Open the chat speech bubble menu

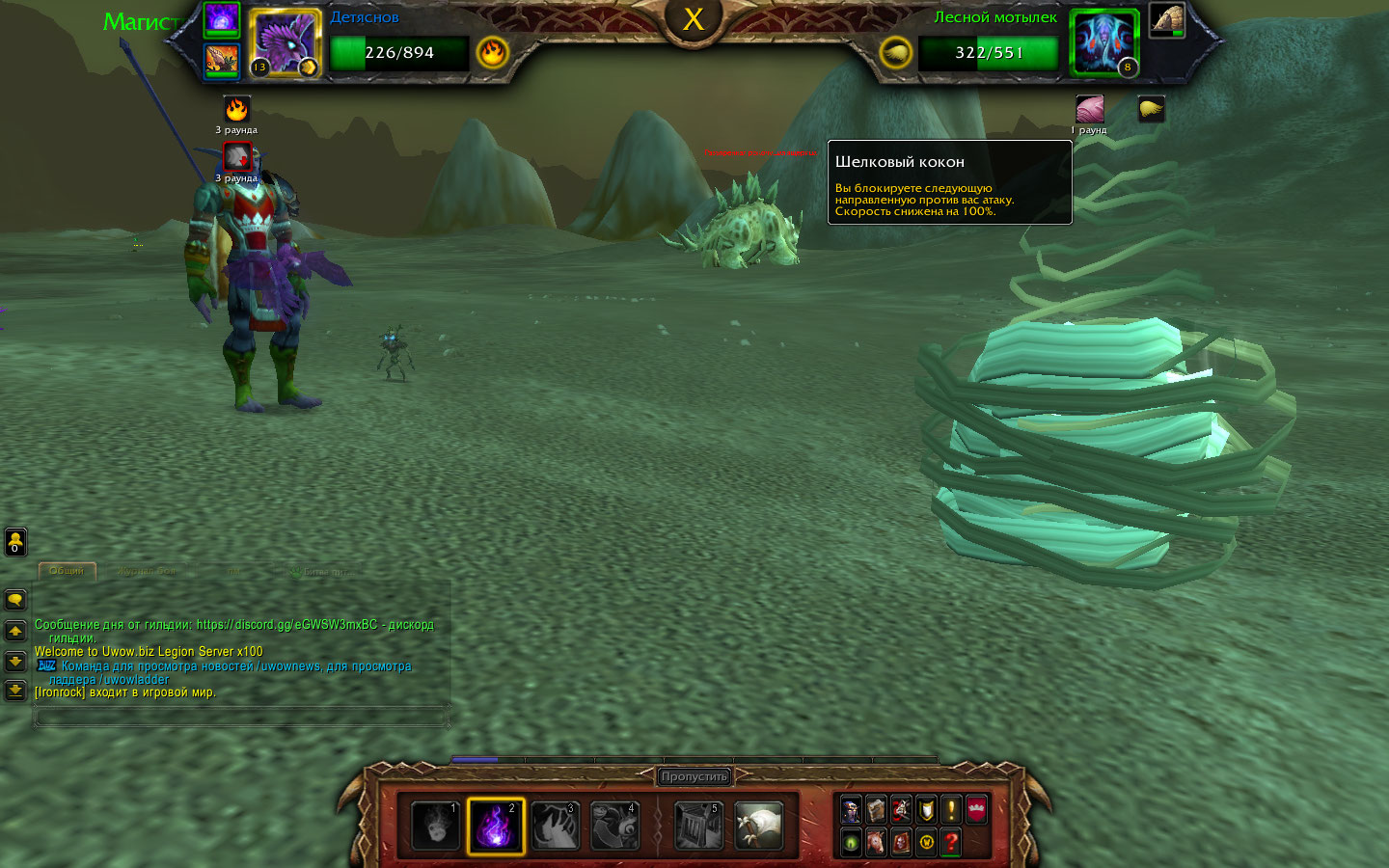(x=15, y=600)
